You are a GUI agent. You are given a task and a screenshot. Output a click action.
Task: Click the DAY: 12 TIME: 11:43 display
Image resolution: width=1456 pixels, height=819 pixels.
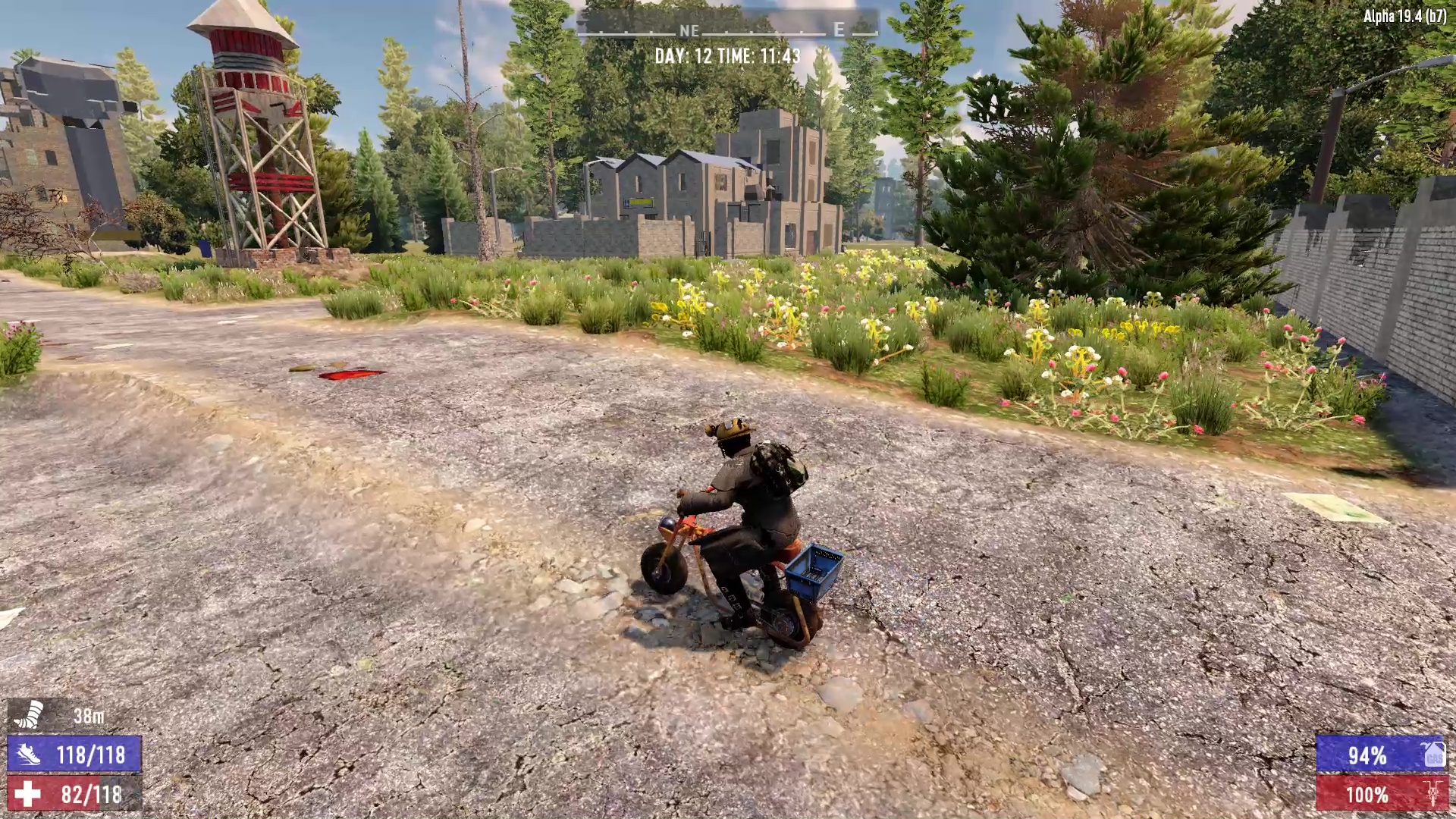[730, 55]
